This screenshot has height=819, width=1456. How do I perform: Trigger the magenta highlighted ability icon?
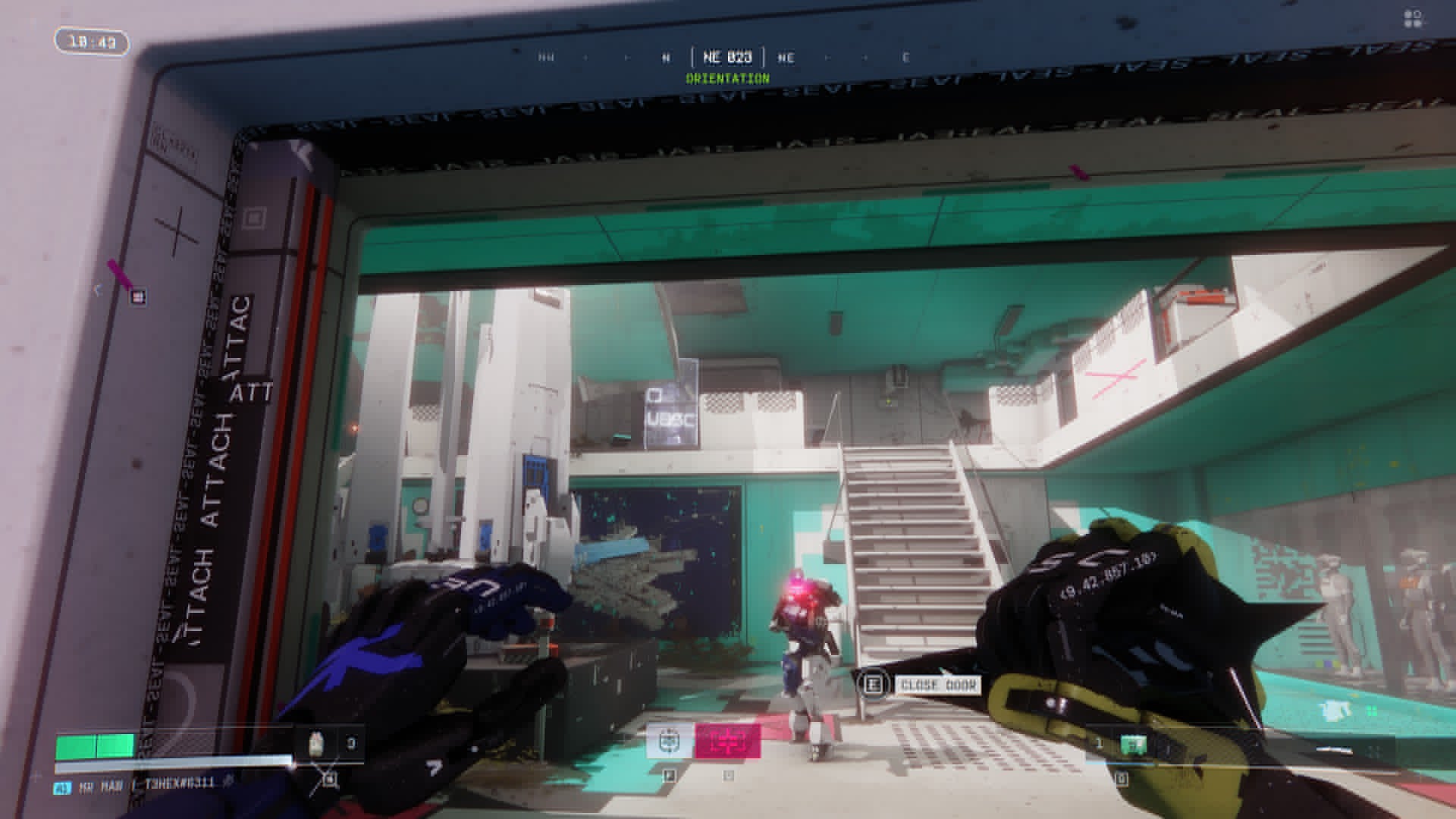click(727, 741)
